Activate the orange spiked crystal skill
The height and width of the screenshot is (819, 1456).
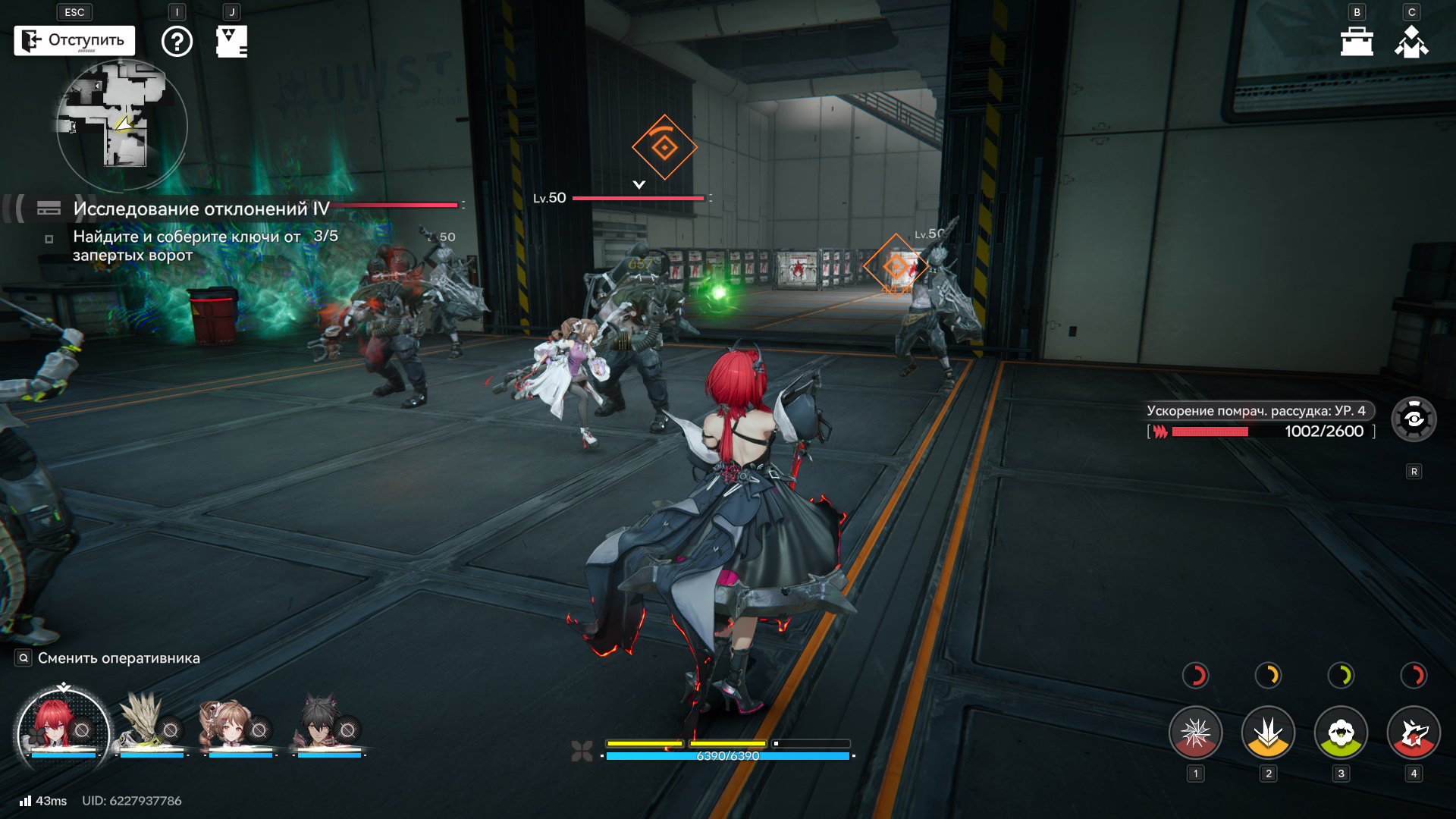click(x=1268, y=733)
